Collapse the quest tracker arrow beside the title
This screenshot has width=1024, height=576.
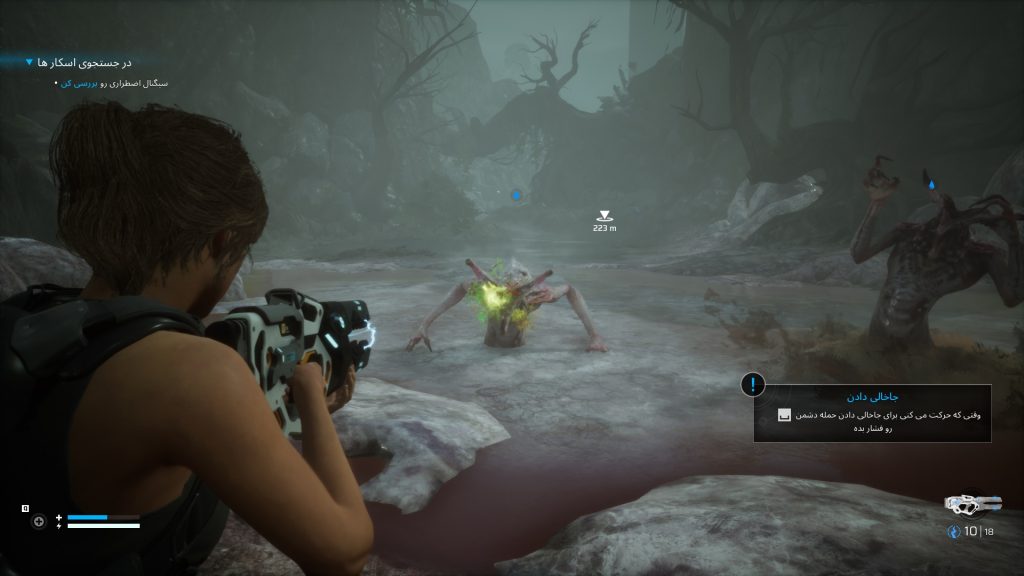click(x=29, y=63)
